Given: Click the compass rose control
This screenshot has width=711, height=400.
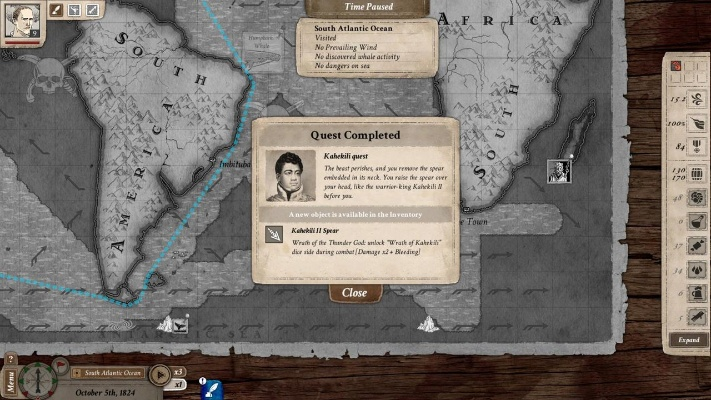Looking at the screenshot, I should pos(40,381).
